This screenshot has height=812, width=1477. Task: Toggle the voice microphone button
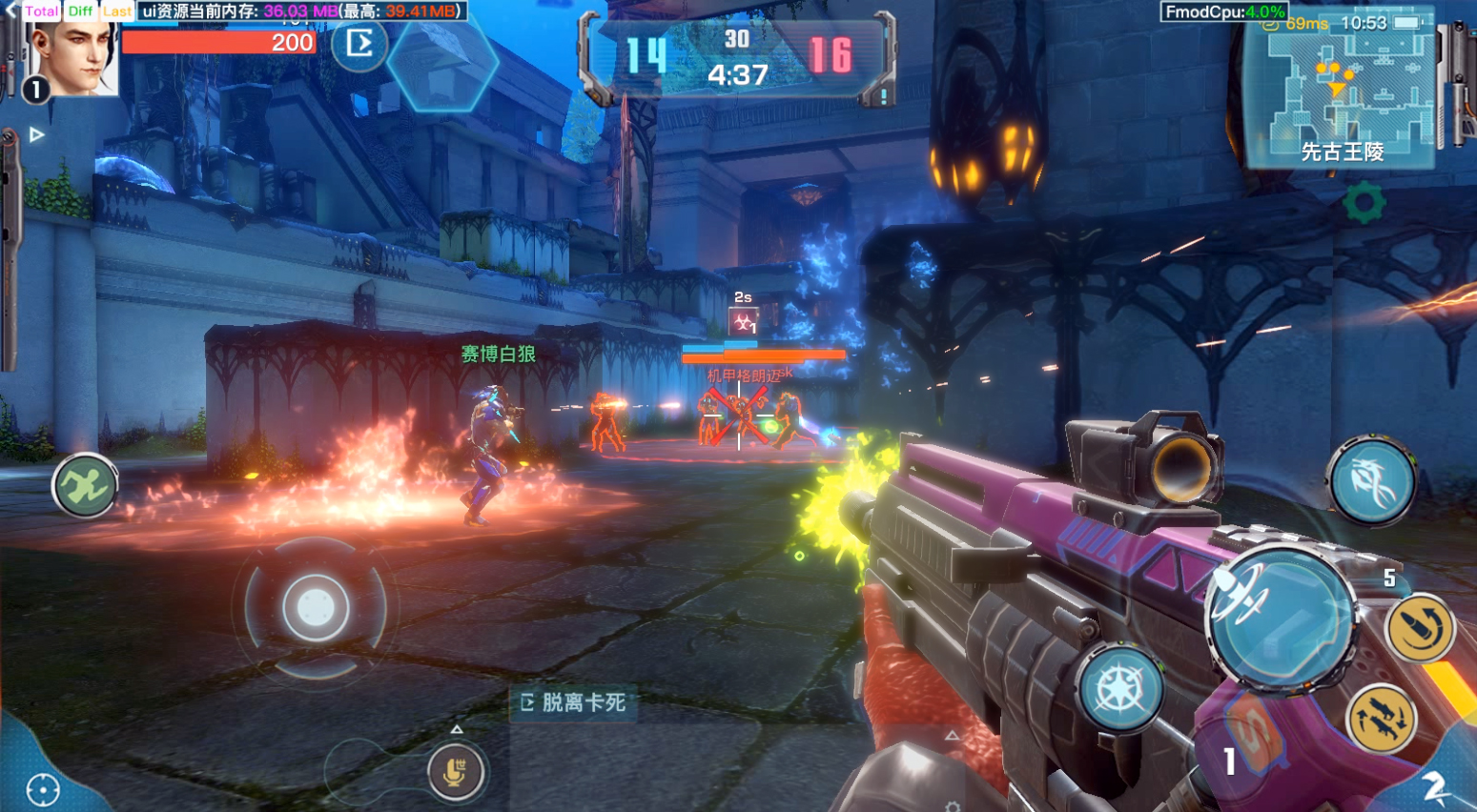(x=456, y=771)
